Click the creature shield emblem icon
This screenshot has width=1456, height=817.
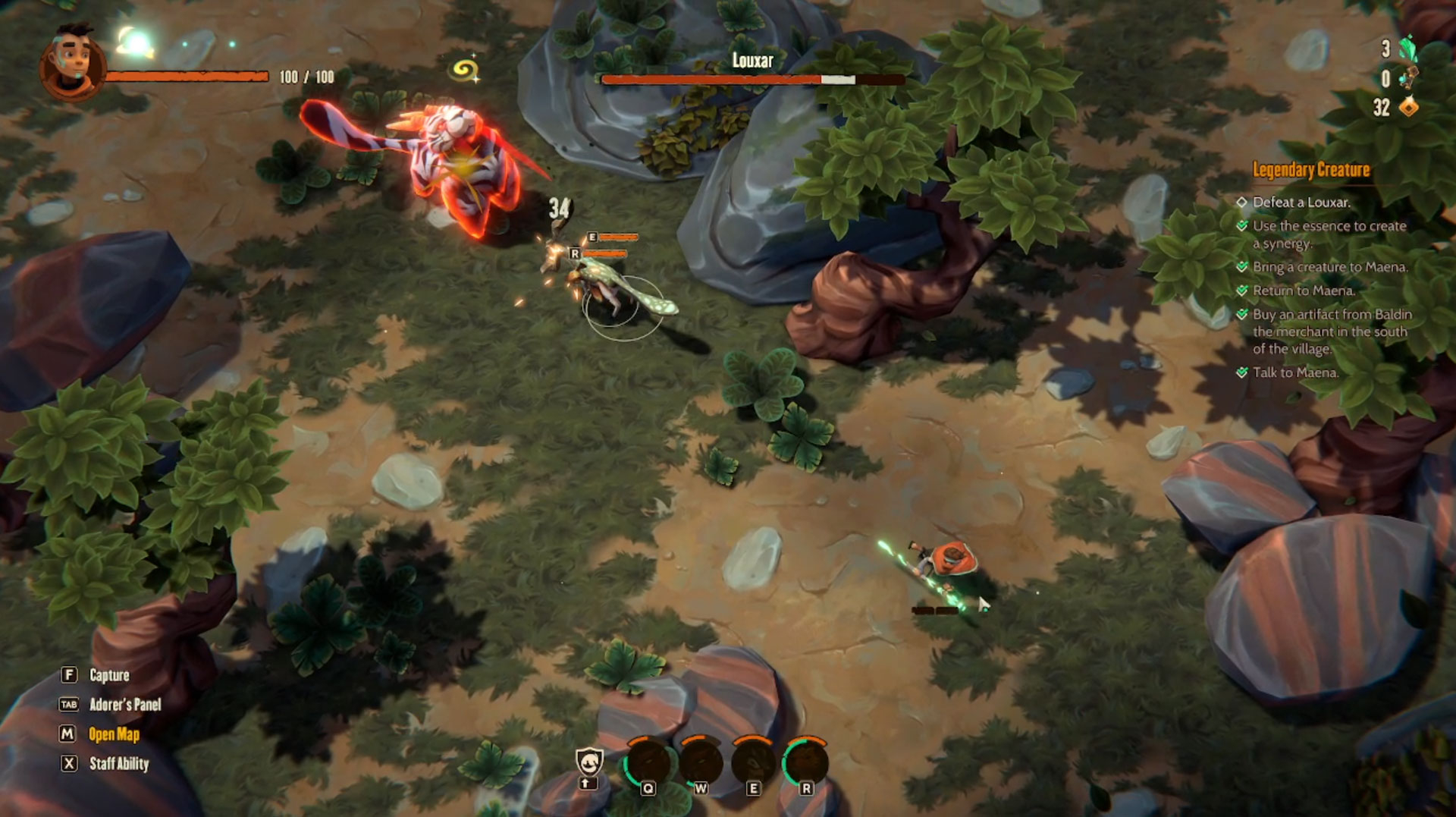click(589, 762)
